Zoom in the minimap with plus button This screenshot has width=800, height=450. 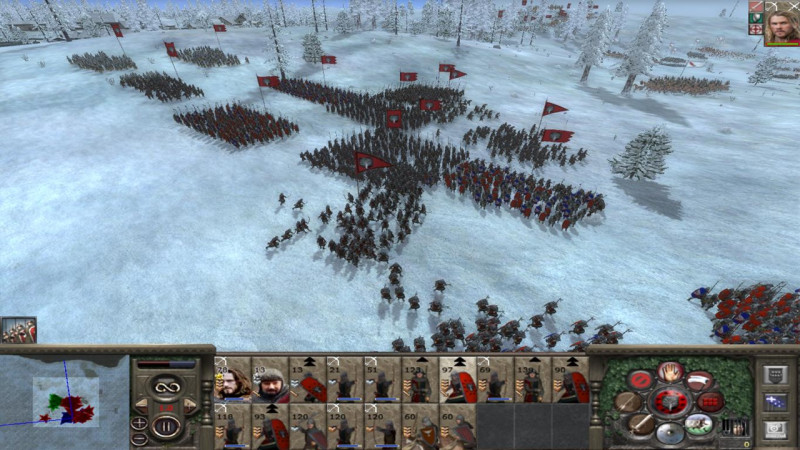(x=139, y=423)
